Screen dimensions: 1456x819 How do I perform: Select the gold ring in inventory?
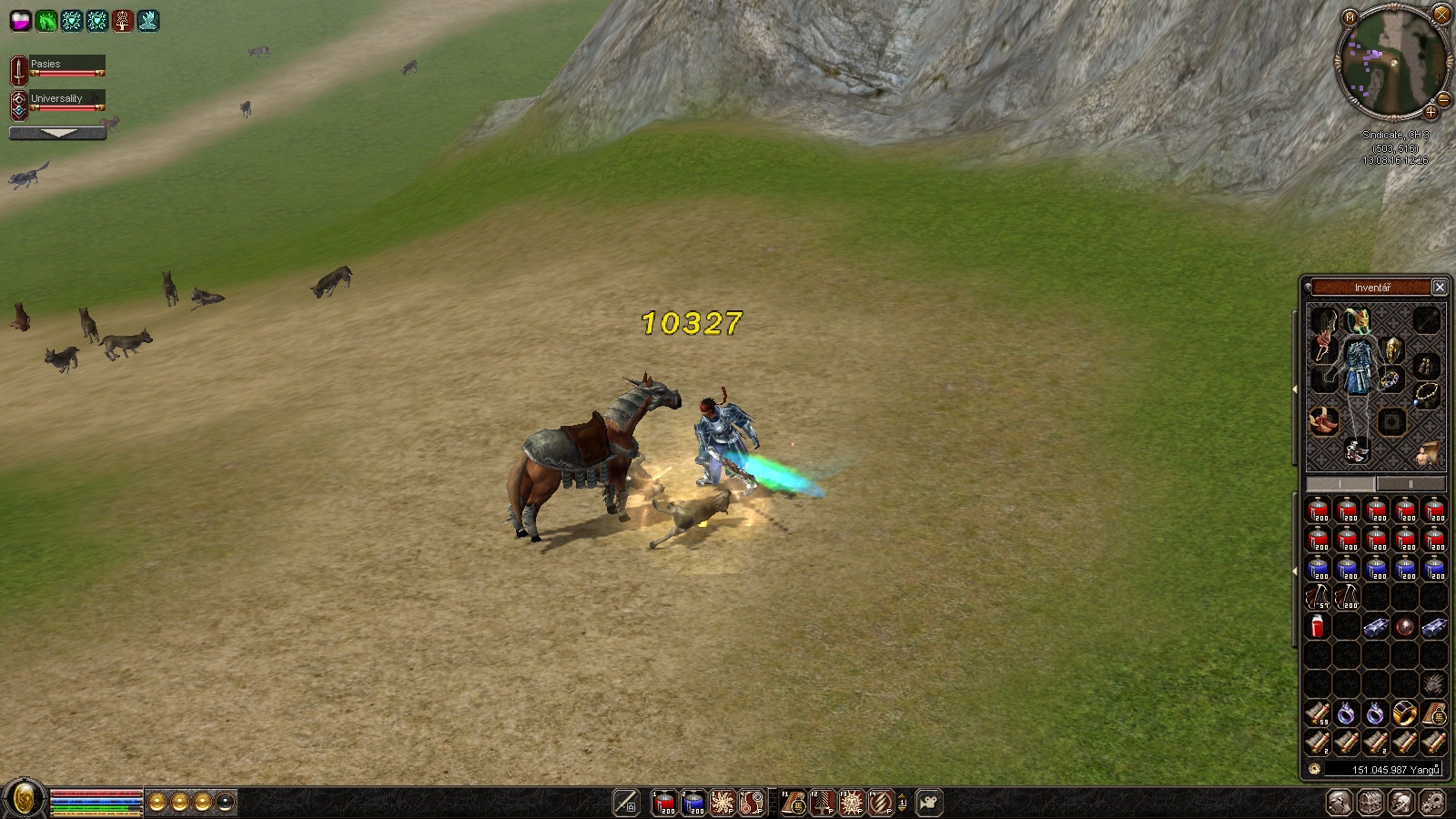coord(1404,713)
